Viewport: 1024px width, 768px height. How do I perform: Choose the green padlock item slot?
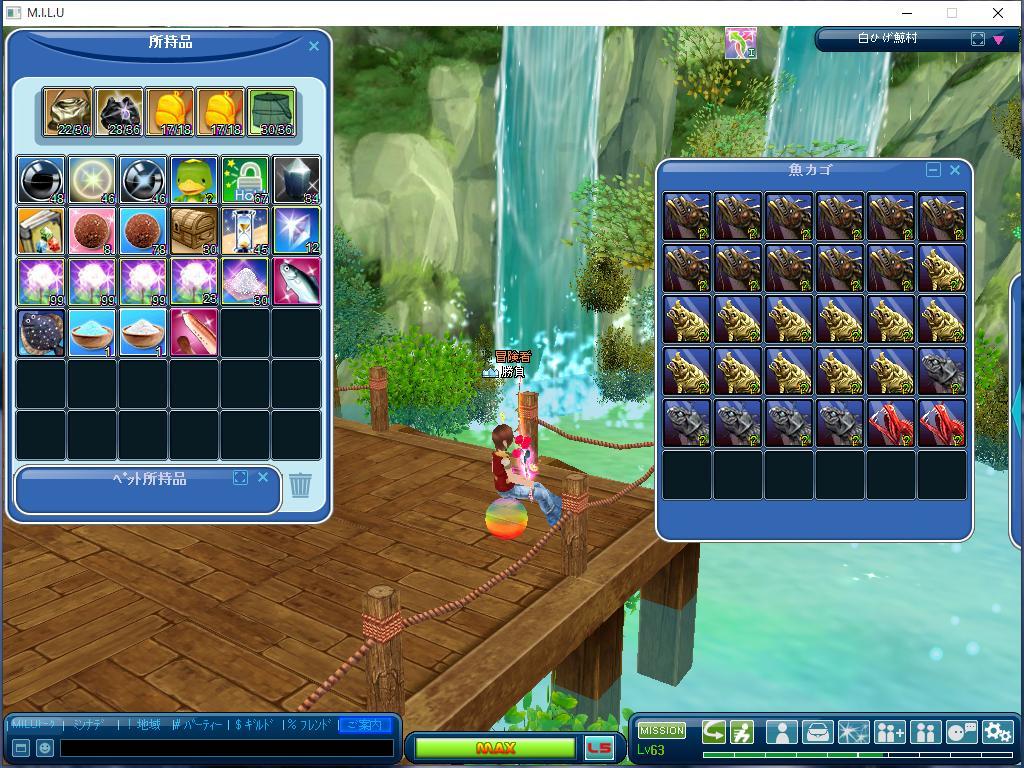(245, 180)
